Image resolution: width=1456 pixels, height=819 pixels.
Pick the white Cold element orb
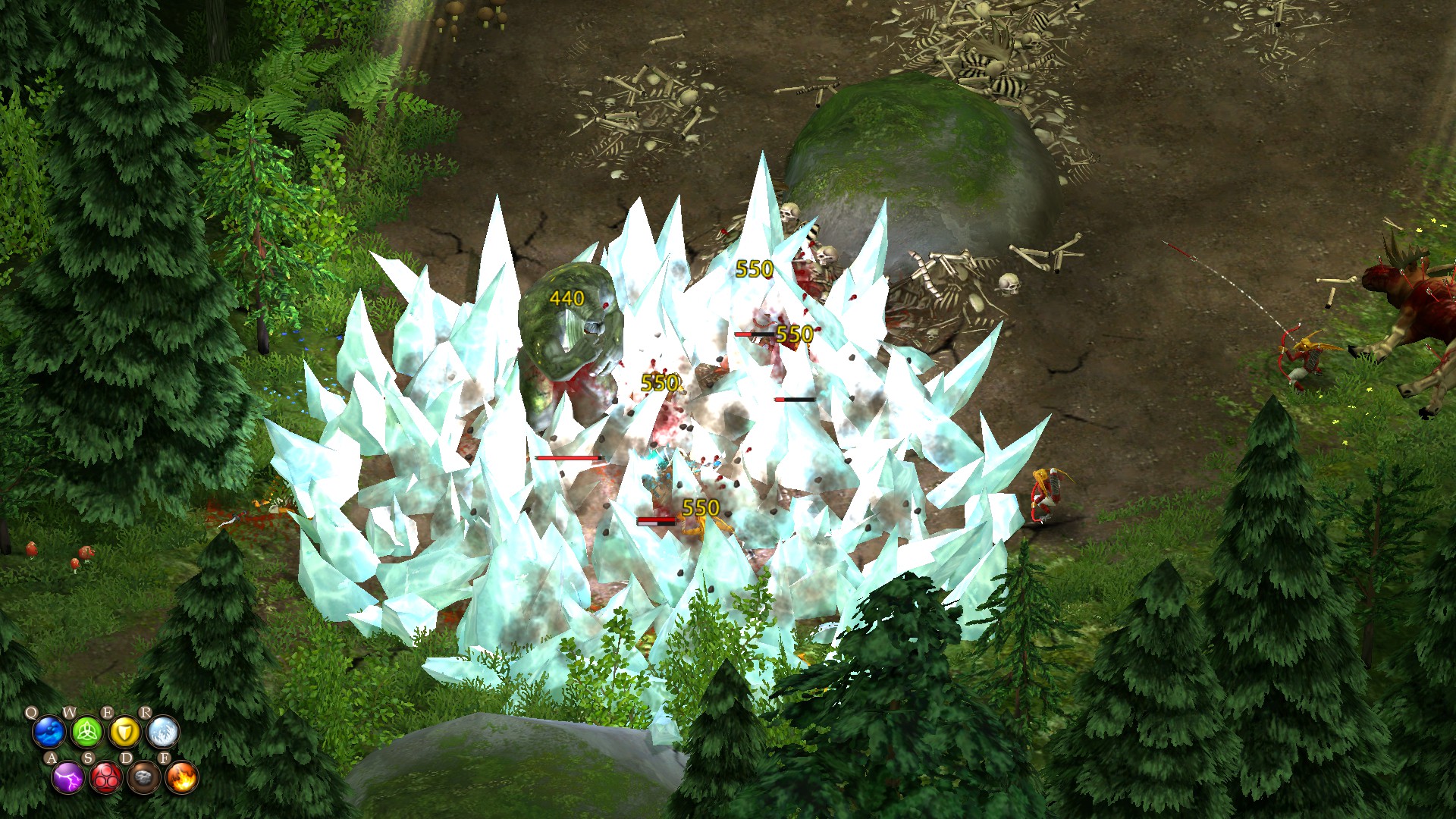(162, 733)
